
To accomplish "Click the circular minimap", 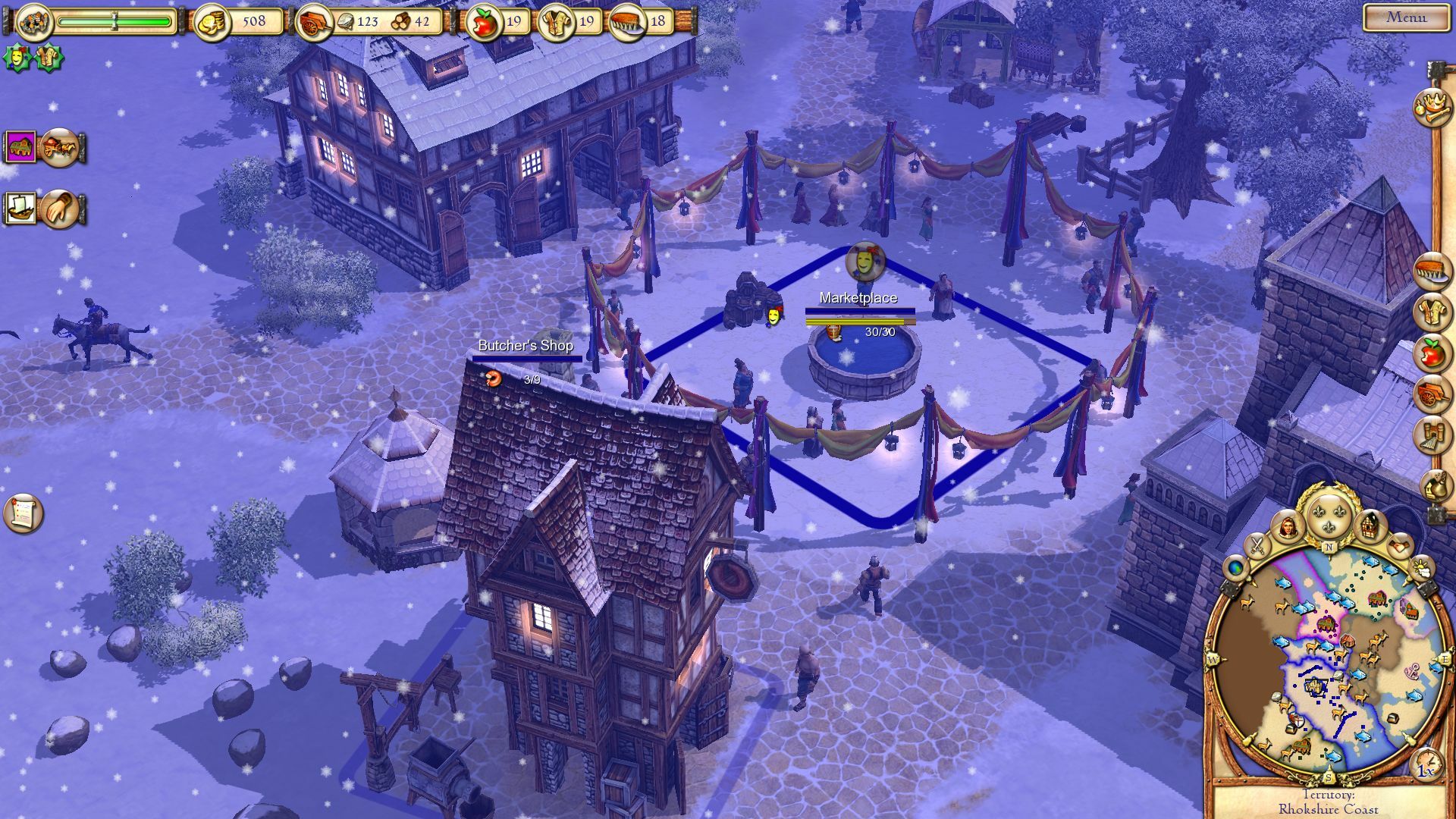I will pyautogui.click(x=1327, y=660).
